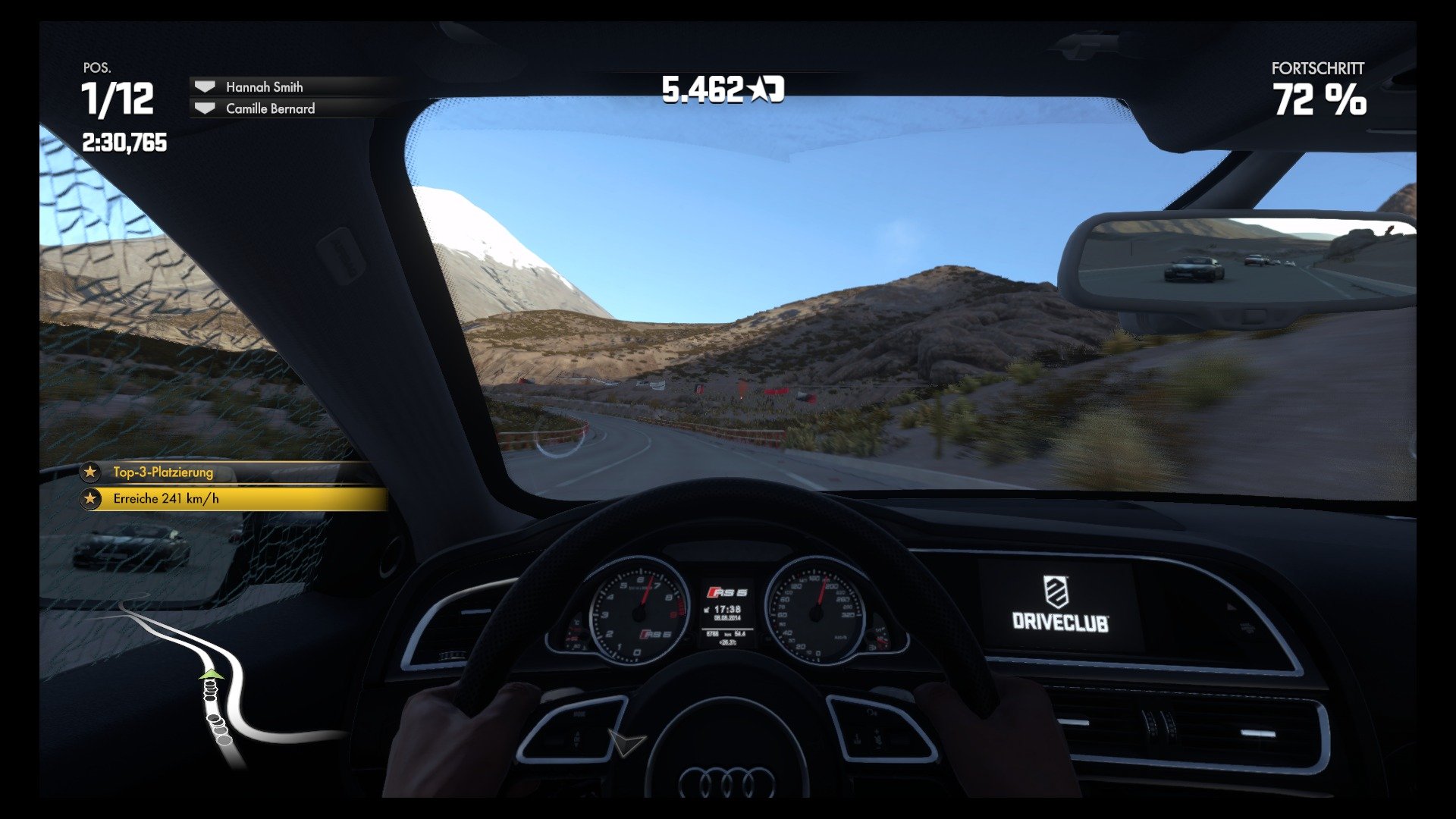Click the star icon beside Erreiche 241 km/h
This screenshot has width=1456, height=819.
point(90,500)
